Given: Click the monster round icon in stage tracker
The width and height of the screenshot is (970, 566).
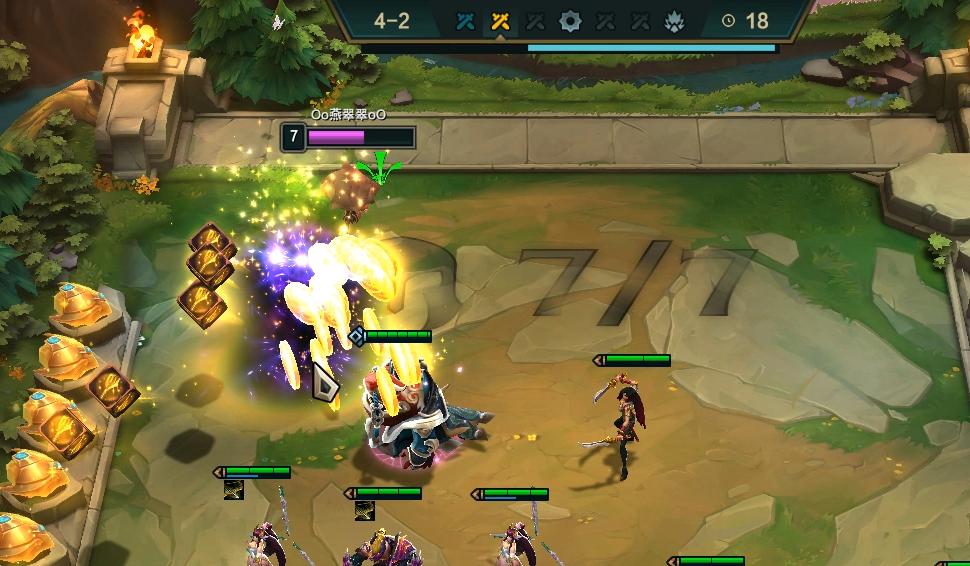Looking at the screenshot, I should pos(675,21).
